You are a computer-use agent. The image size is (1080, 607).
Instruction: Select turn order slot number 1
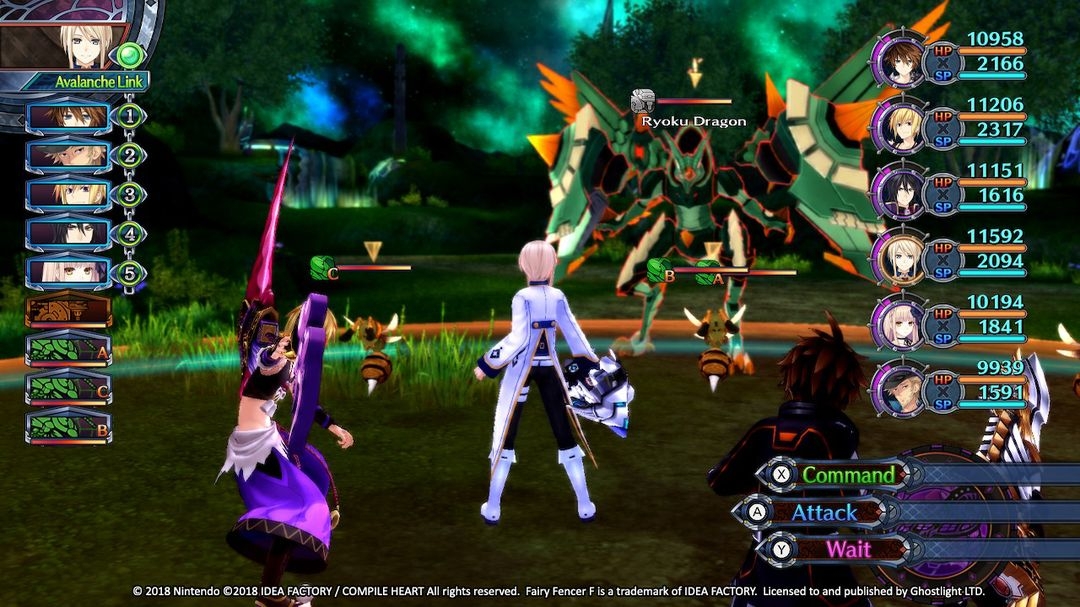point(68,117)
